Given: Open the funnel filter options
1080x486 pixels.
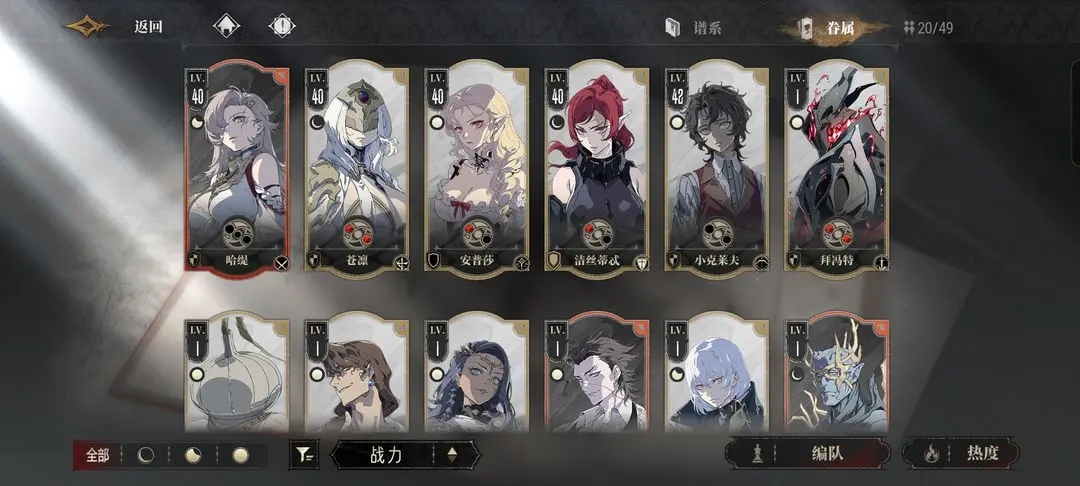Looking at the screenshot, I should tap(304, 455).
